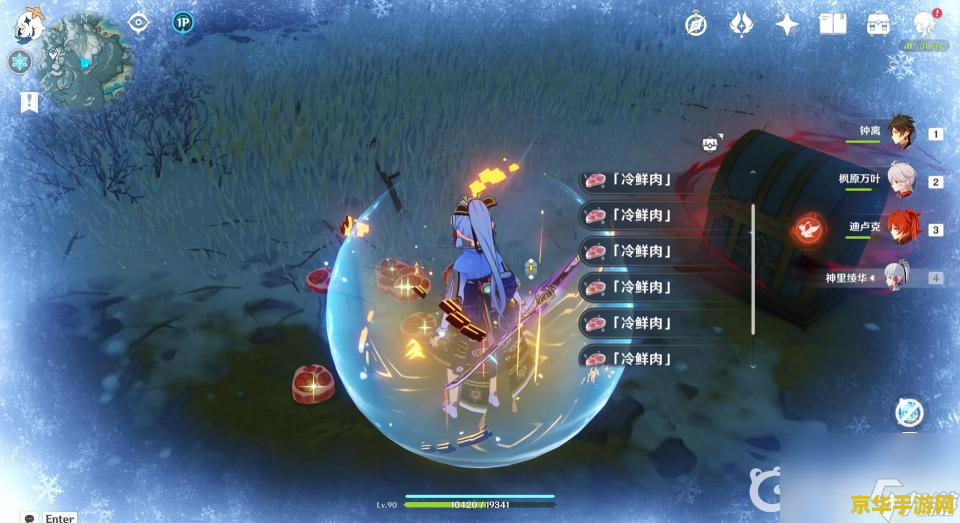Open the 1P co-op mode icon

click(x=182, y=22)
